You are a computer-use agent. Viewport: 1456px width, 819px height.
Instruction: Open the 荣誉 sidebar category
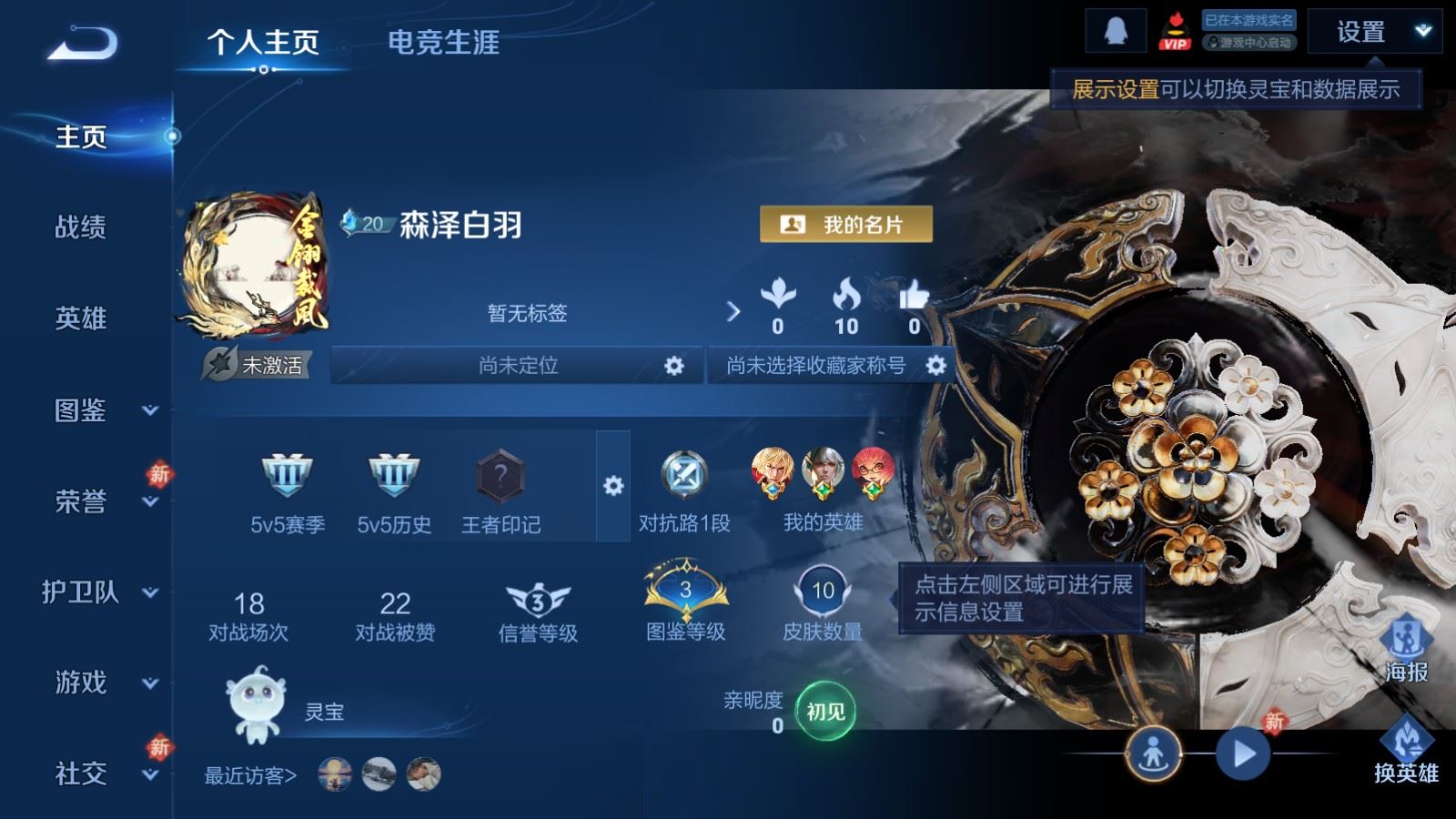click(x=98, y=501)
